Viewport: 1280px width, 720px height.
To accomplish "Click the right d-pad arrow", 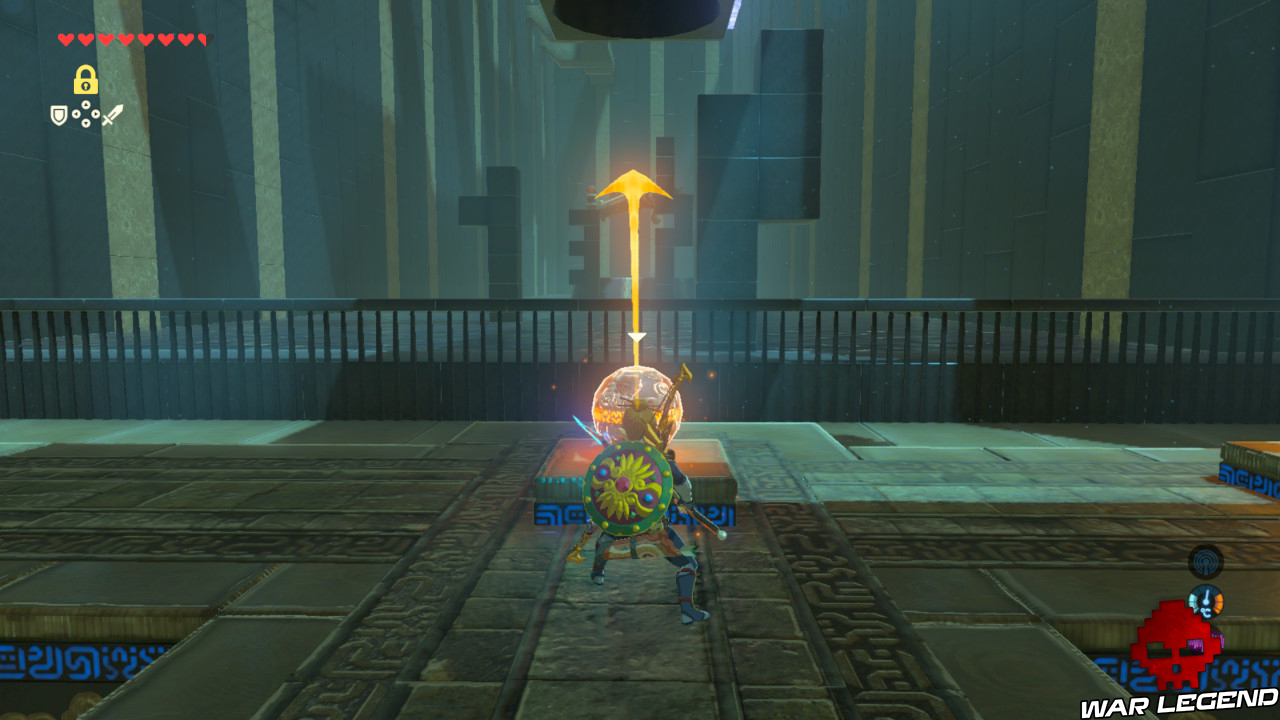I will point(95,113).
